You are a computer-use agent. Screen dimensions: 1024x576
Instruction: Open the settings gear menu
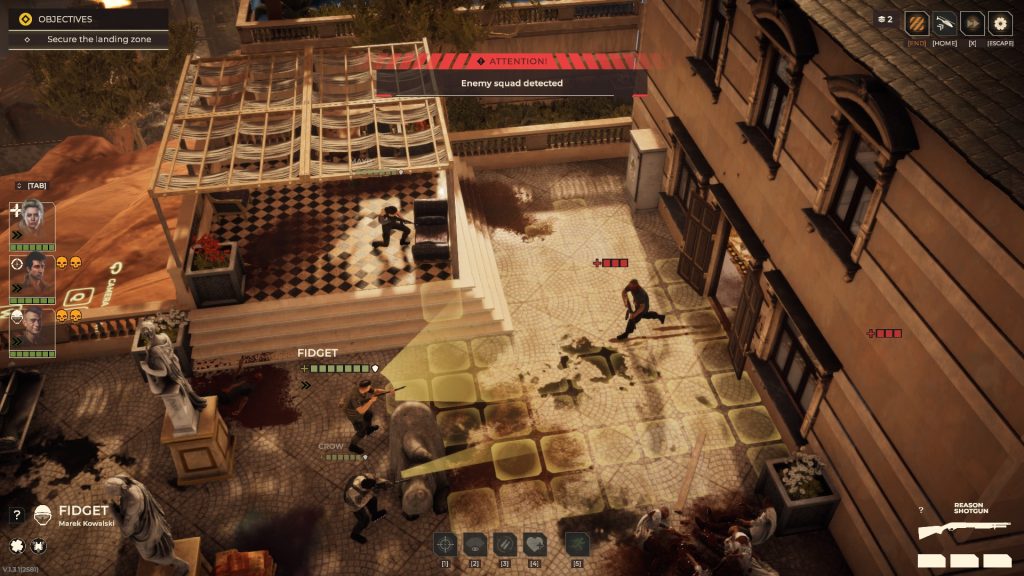point(999,24)
